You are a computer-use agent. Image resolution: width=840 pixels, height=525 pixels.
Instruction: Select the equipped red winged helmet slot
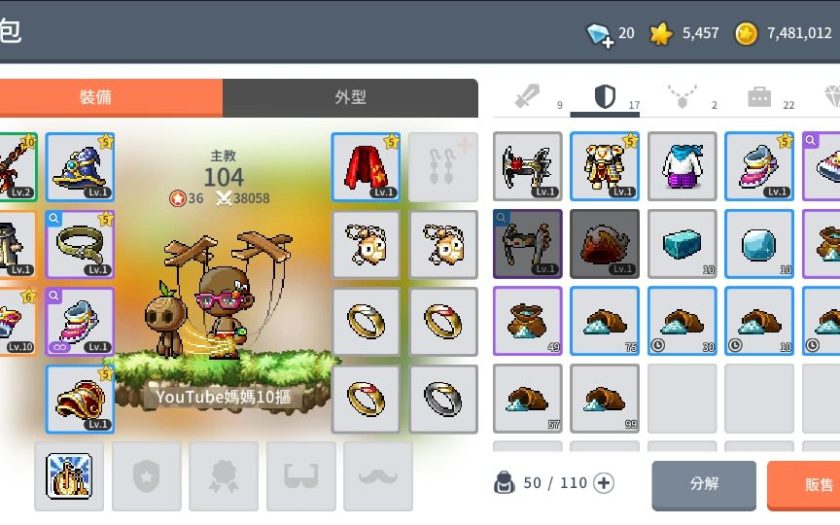pos(80,399)
